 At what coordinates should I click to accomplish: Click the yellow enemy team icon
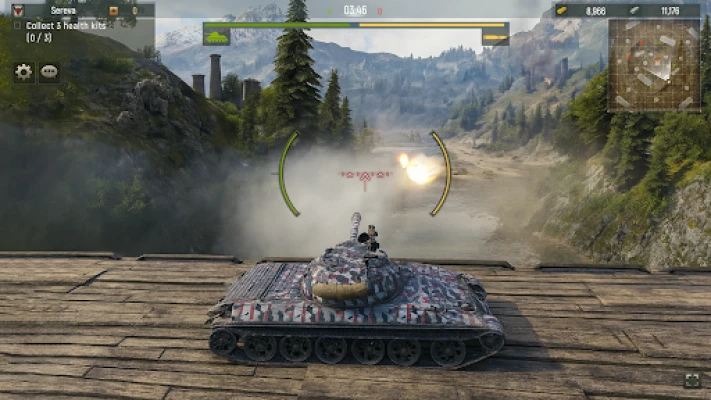[x=495, y=38]
